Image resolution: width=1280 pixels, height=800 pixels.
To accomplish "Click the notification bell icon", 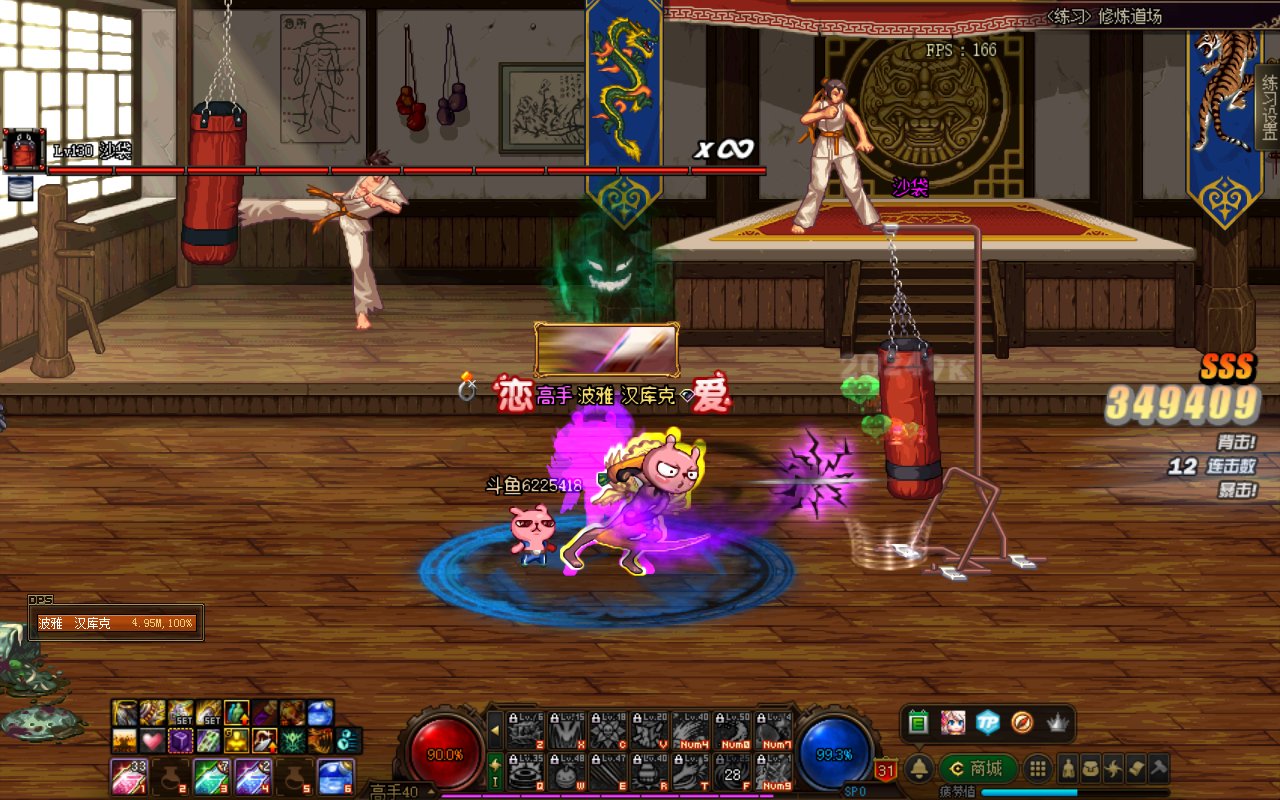I will pyautogui.click(x=919, y=768).
